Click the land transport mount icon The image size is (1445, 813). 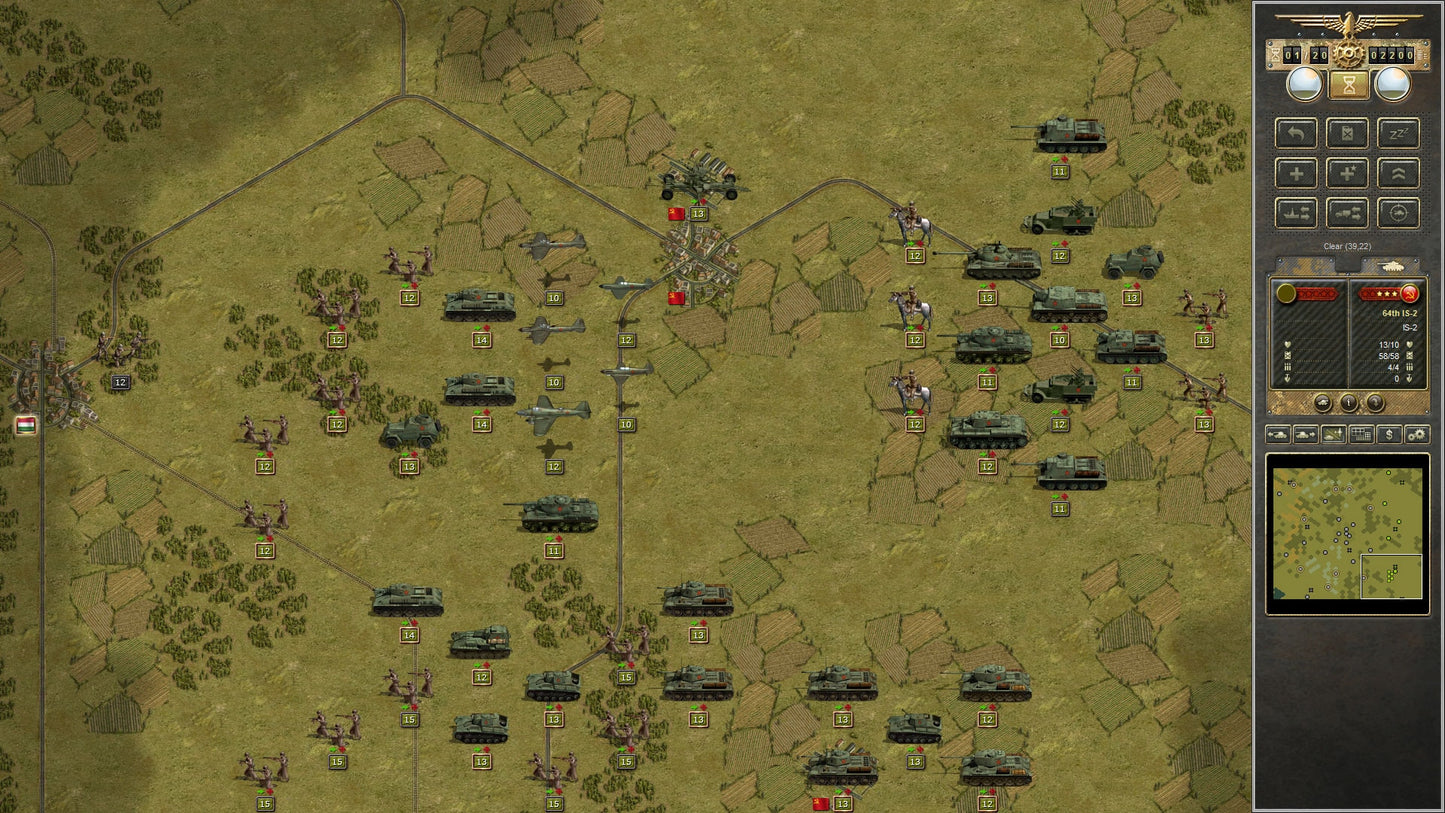click(1347, 212)
